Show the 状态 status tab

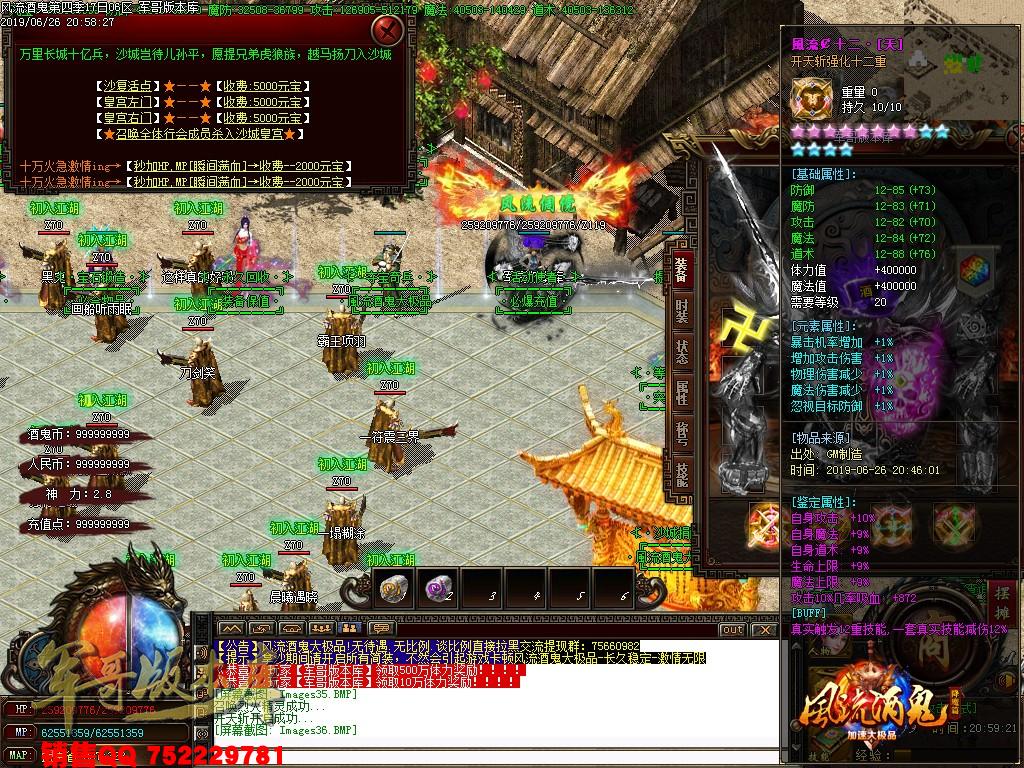(681, 352)
